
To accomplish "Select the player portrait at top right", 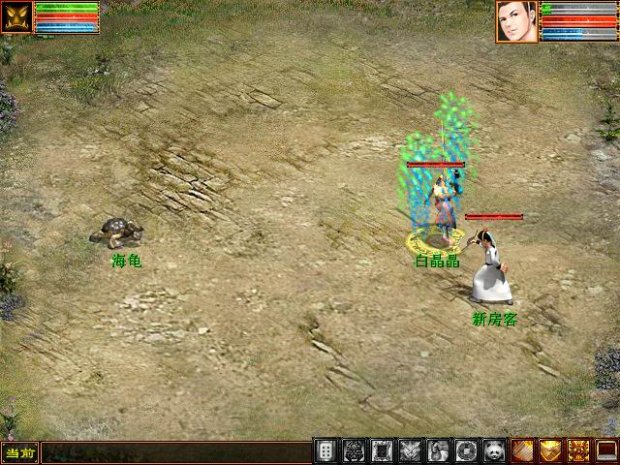I will click(x=516, y=21).
